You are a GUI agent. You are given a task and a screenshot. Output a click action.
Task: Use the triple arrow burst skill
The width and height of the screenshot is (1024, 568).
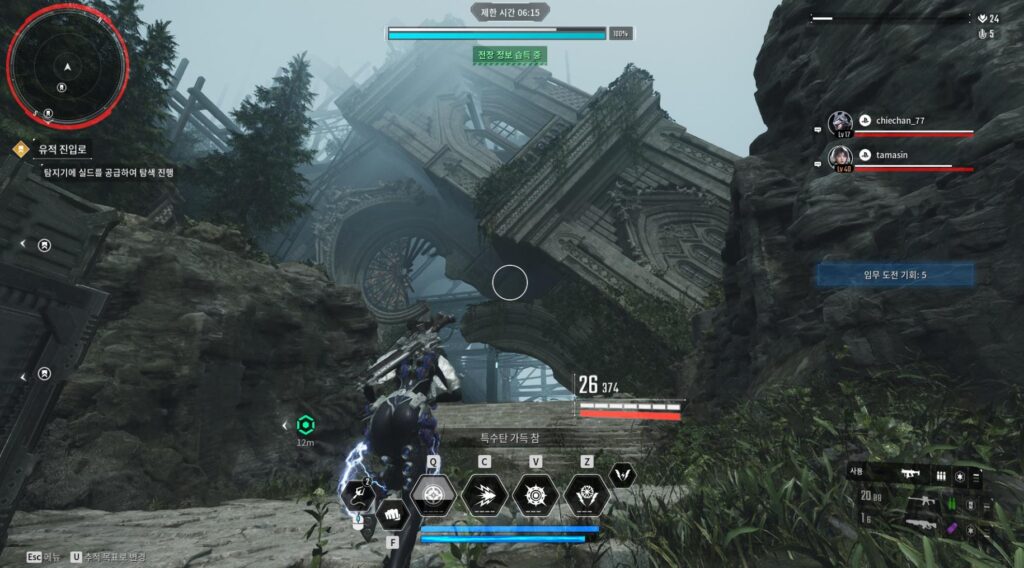point(484,494)
